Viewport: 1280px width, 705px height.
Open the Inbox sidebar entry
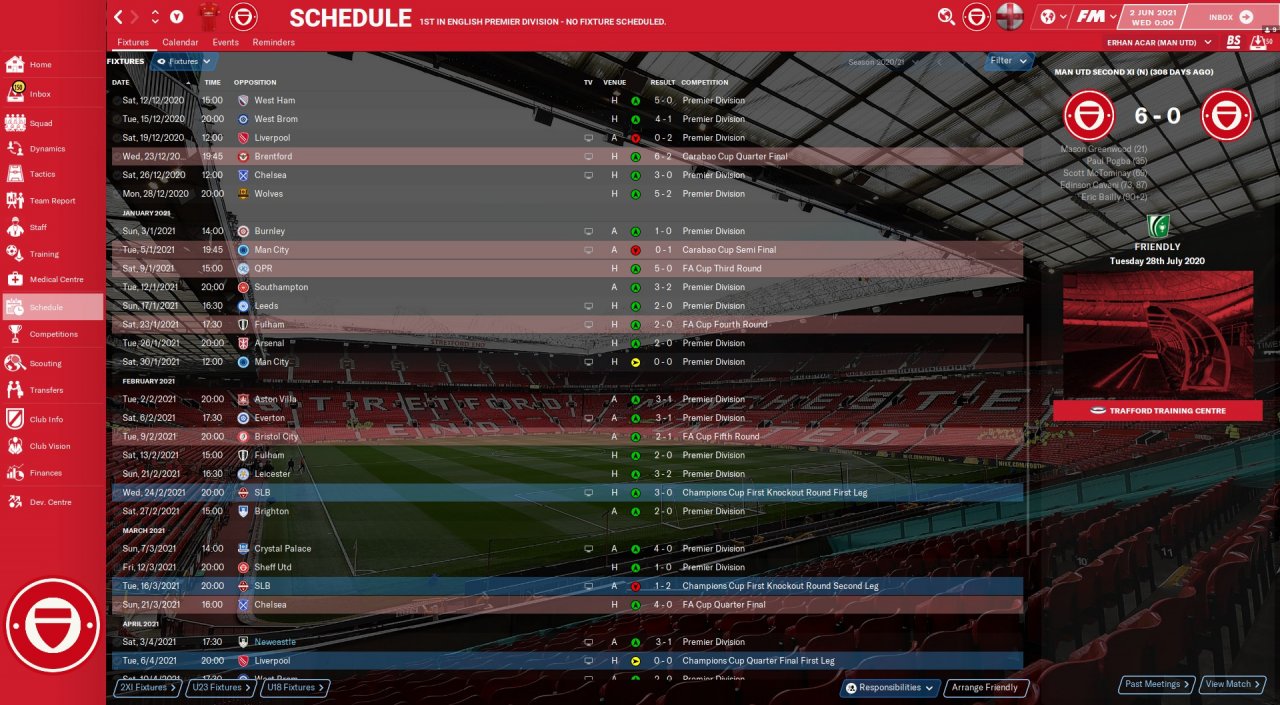pyautogui.click(x=40, y=94)
